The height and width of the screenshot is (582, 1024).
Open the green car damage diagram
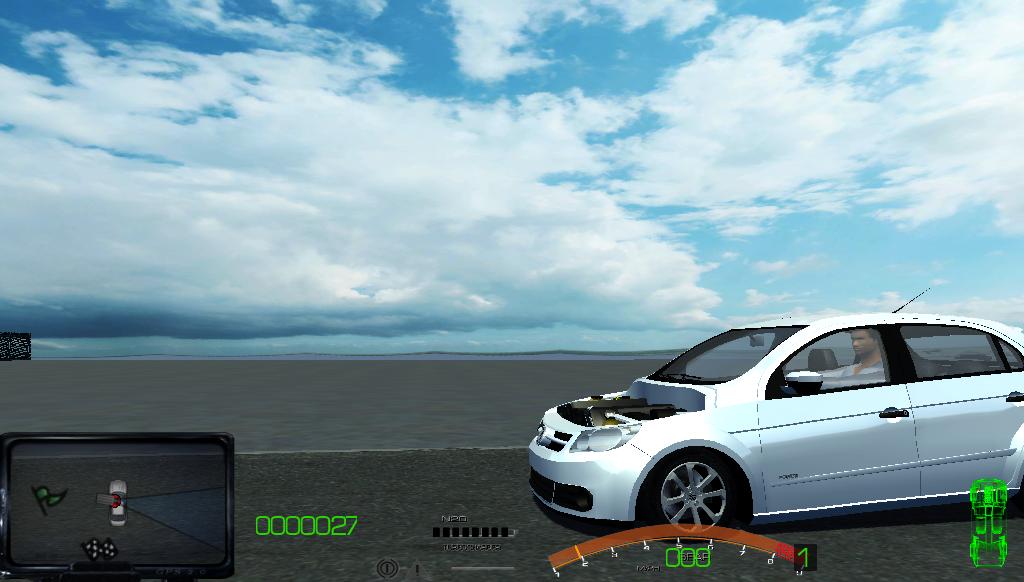pyautogui.click(x=987, y=521)
